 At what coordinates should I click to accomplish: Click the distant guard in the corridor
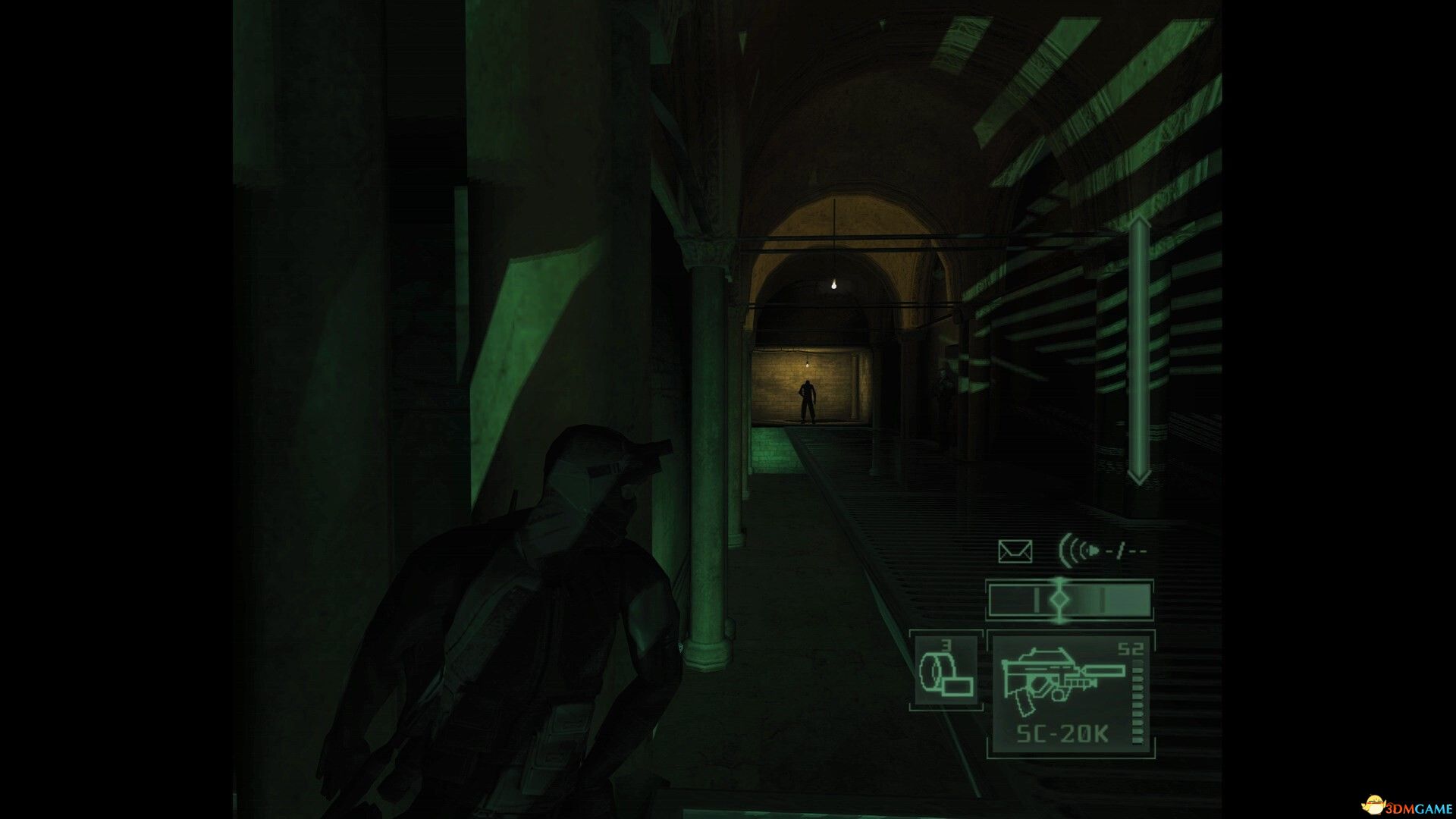click(x=806, y=400)
